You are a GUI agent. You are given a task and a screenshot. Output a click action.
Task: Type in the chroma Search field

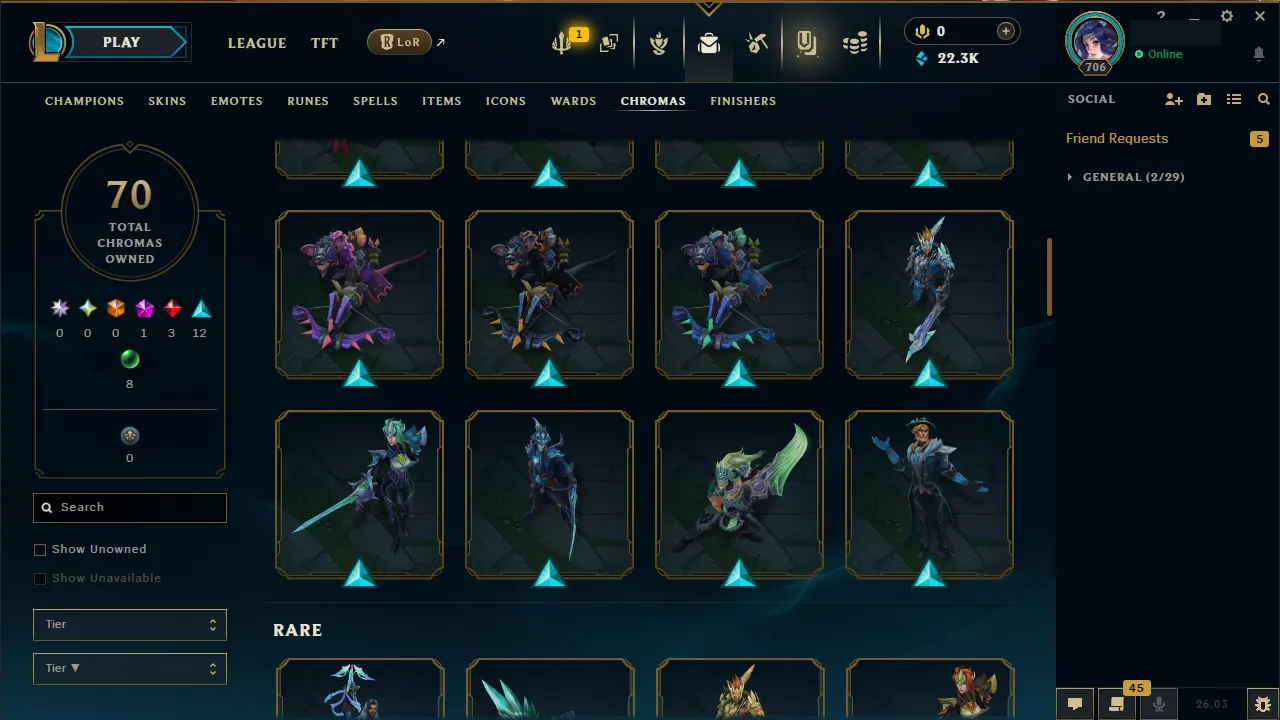130,507
